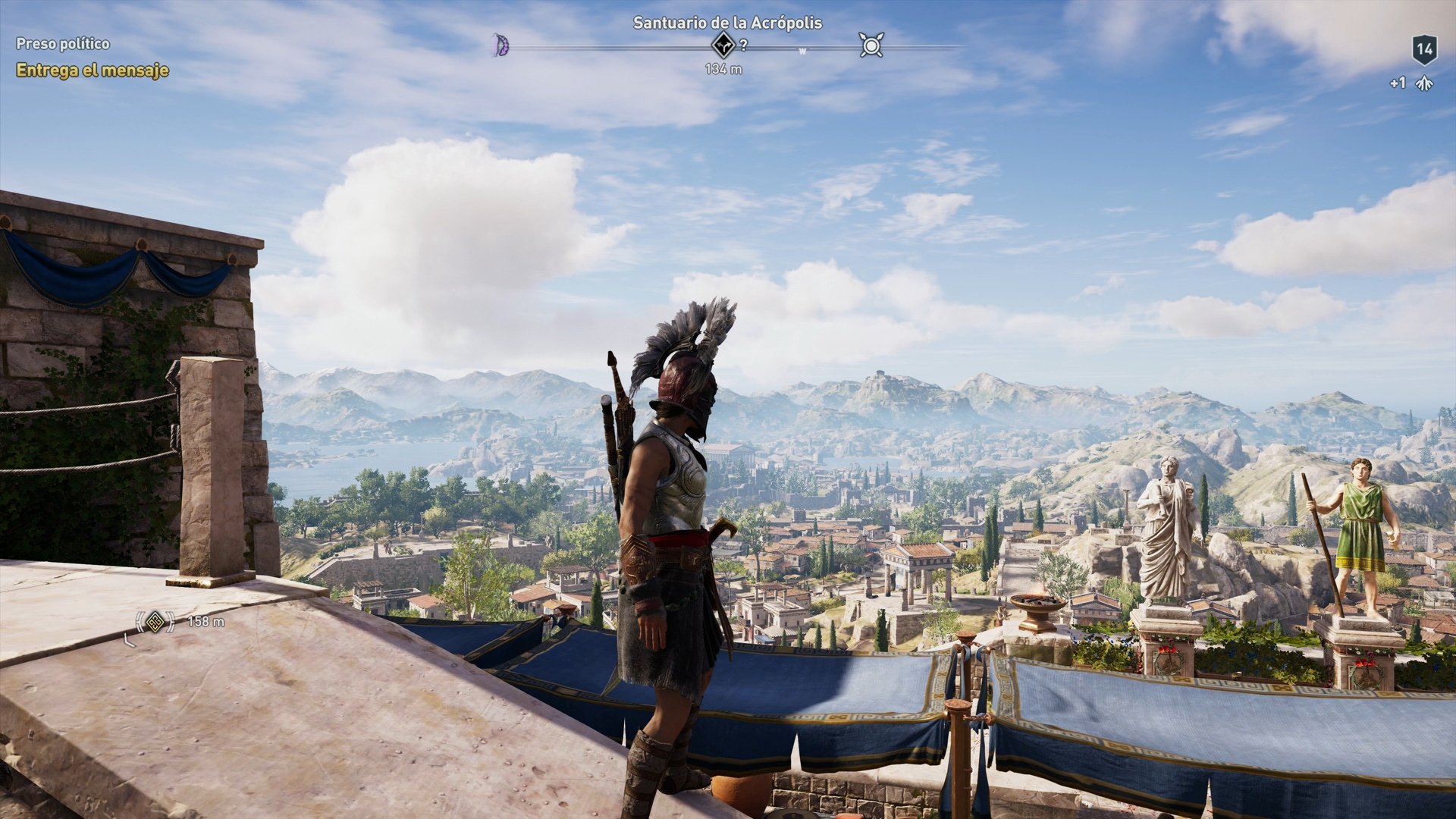1456x819 pixels.
Task: Click the ability point skill icon next to +1
Action: (x=1424, y=83)
